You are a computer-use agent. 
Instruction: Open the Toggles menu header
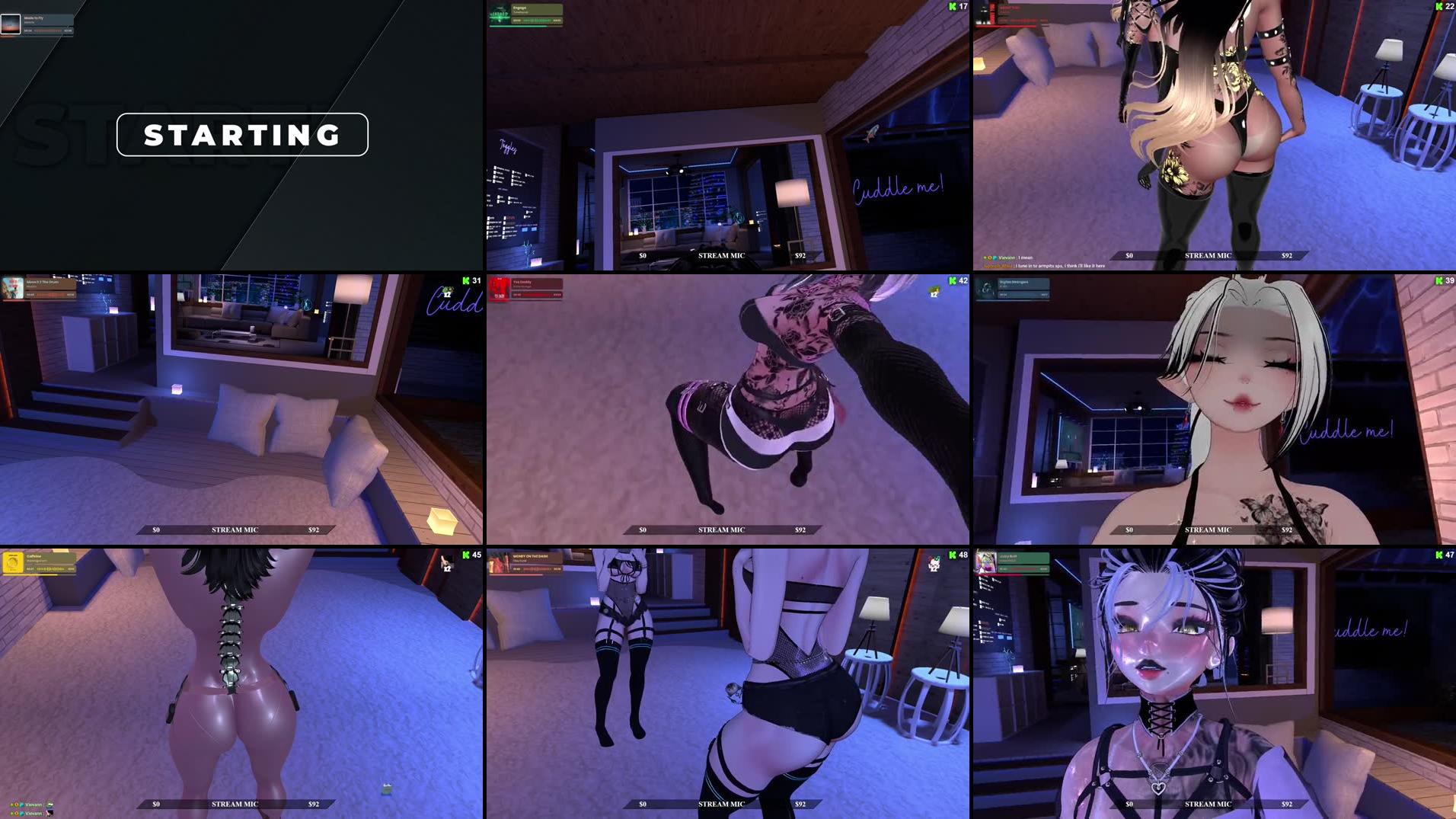(x=508, y=146)
